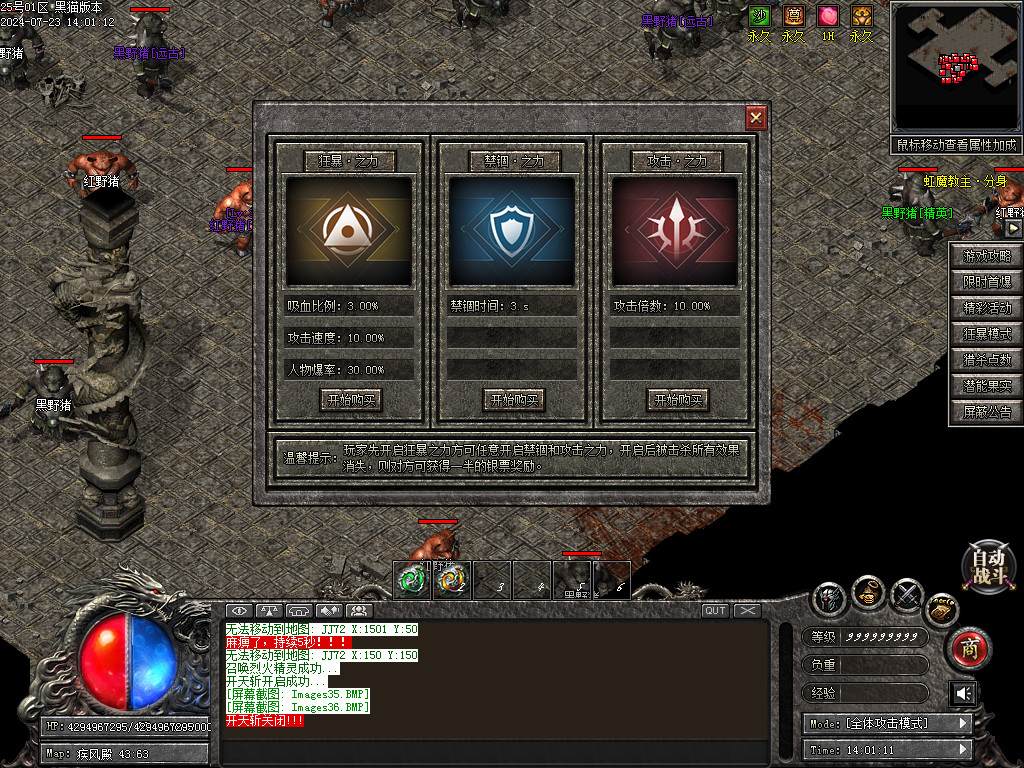The width and height of the screenshot is (1024, 768).
Task: Open the 游戏攻略 side menu
Action: coord(986,256)
